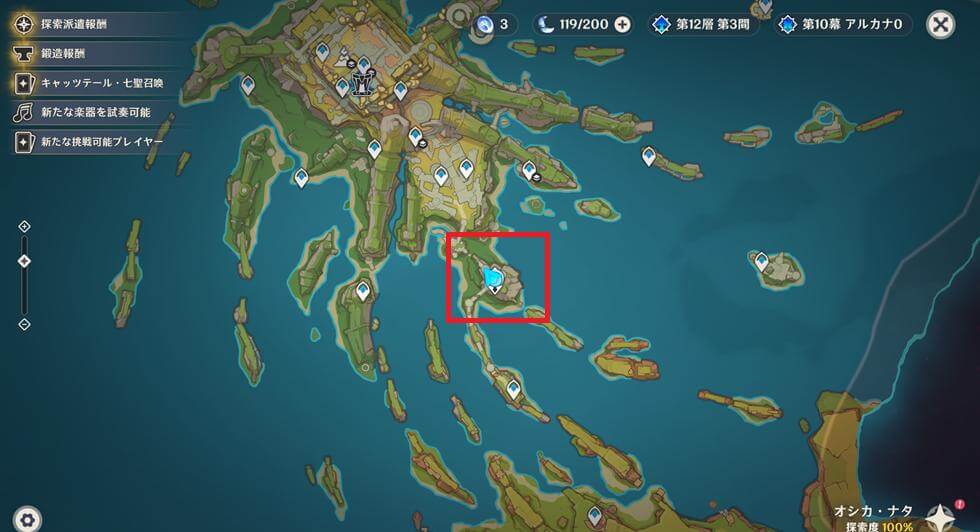Click the plus button beside 119/200 resin

point(622,24)
